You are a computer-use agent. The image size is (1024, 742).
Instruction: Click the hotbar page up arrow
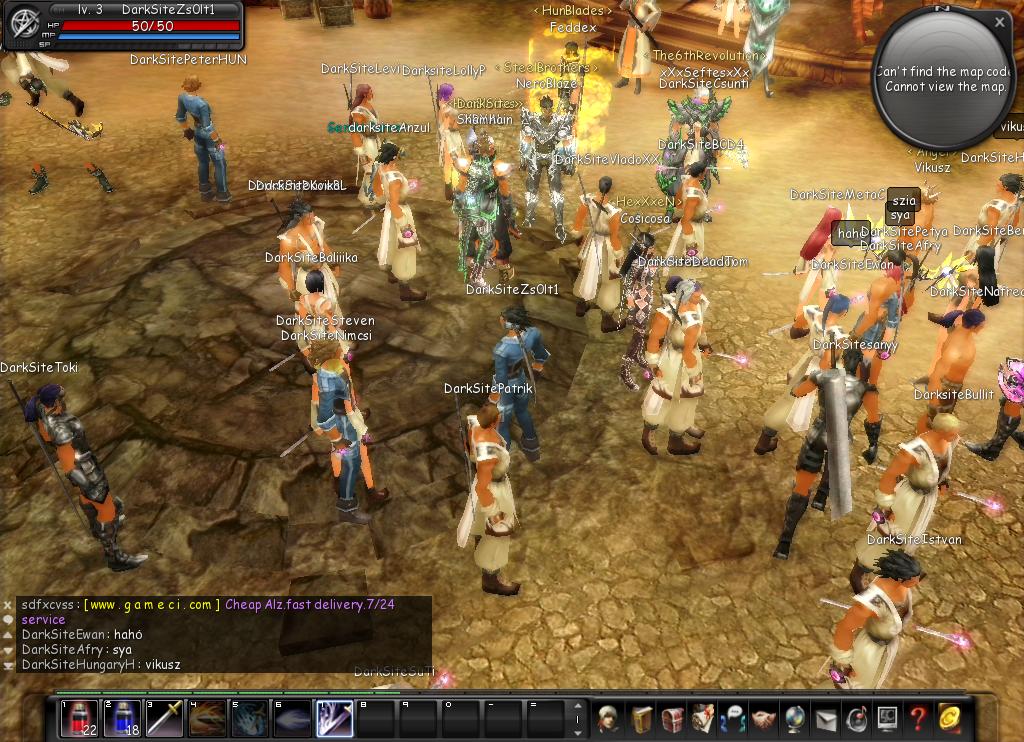(577, 708)
